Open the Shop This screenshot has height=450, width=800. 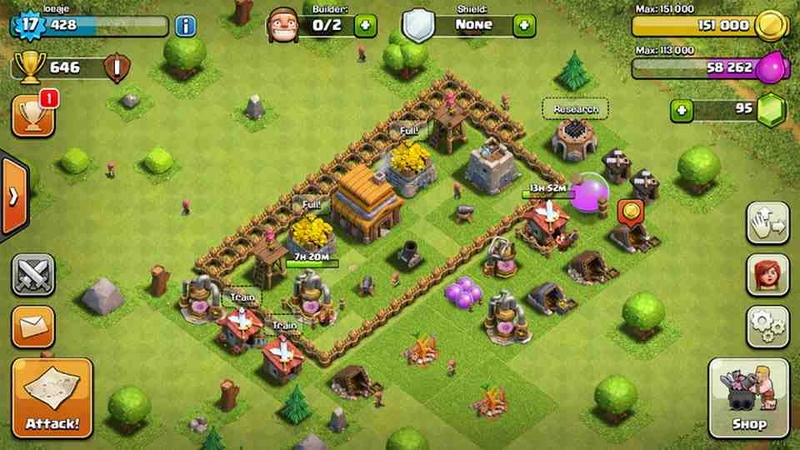748,398
